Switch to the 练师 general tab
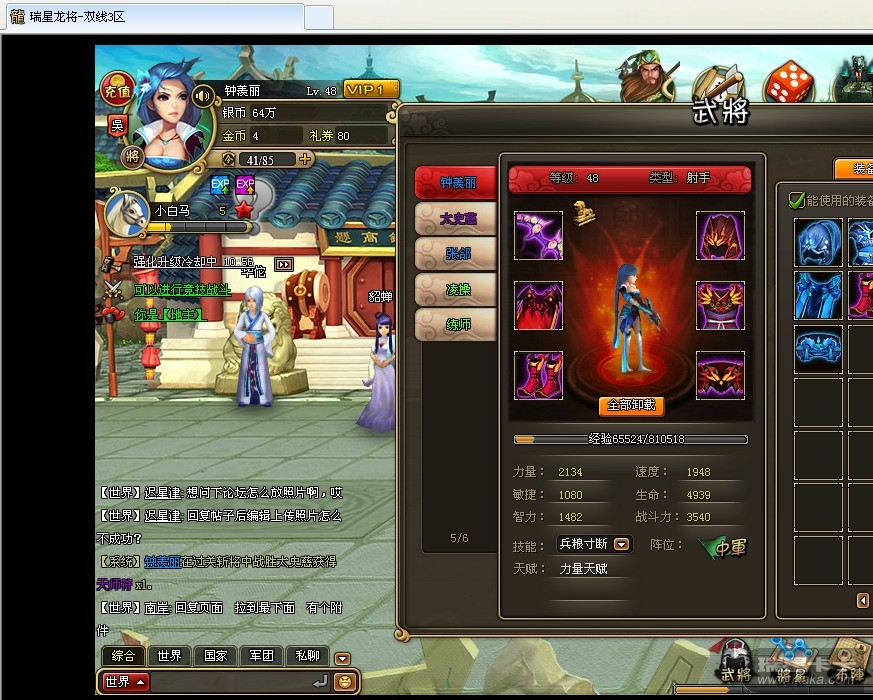The width and height of the screenshot is (873, 700). point(457,324)
